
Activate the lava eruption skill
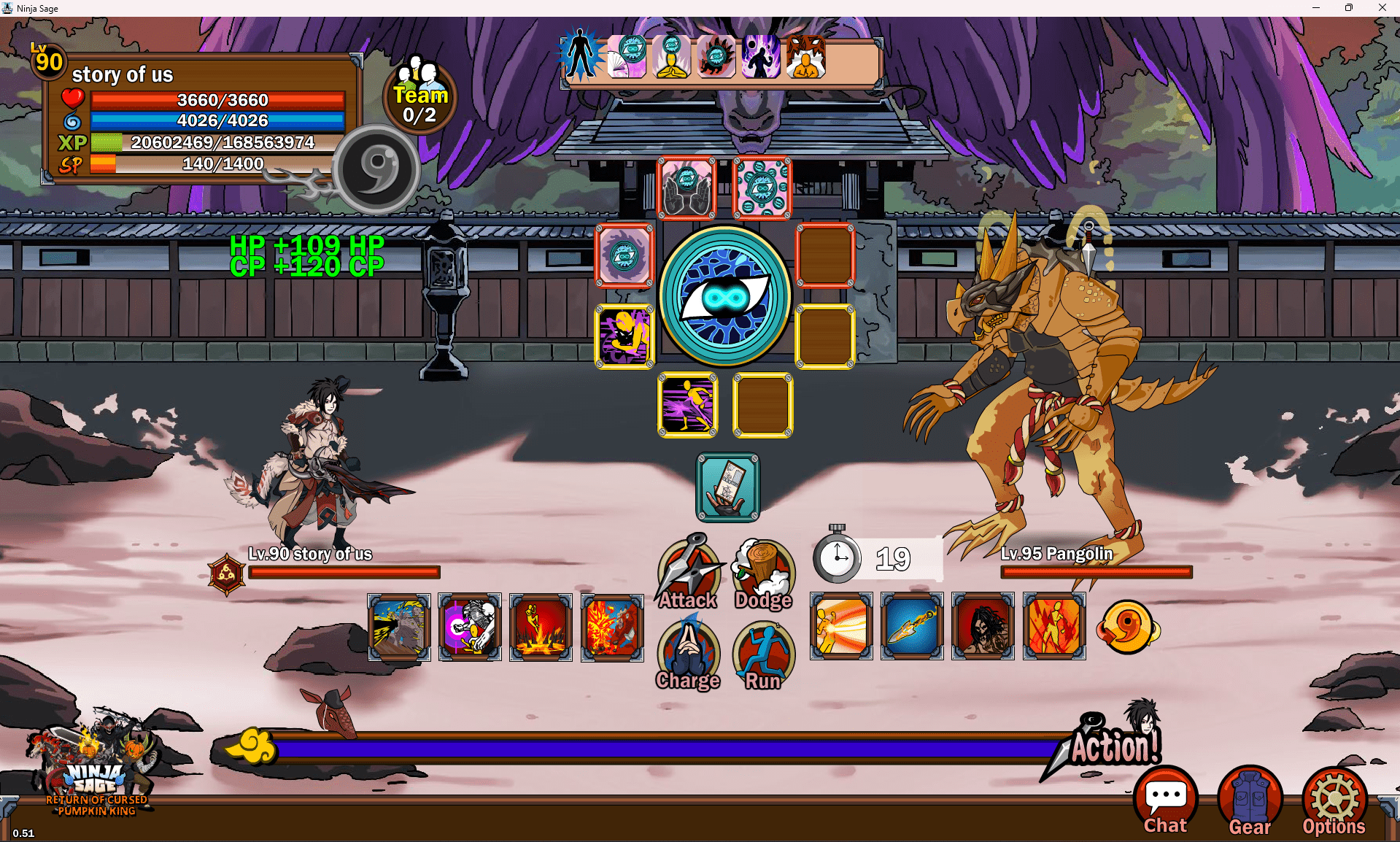pyautogui.click(x=541, y=627)
